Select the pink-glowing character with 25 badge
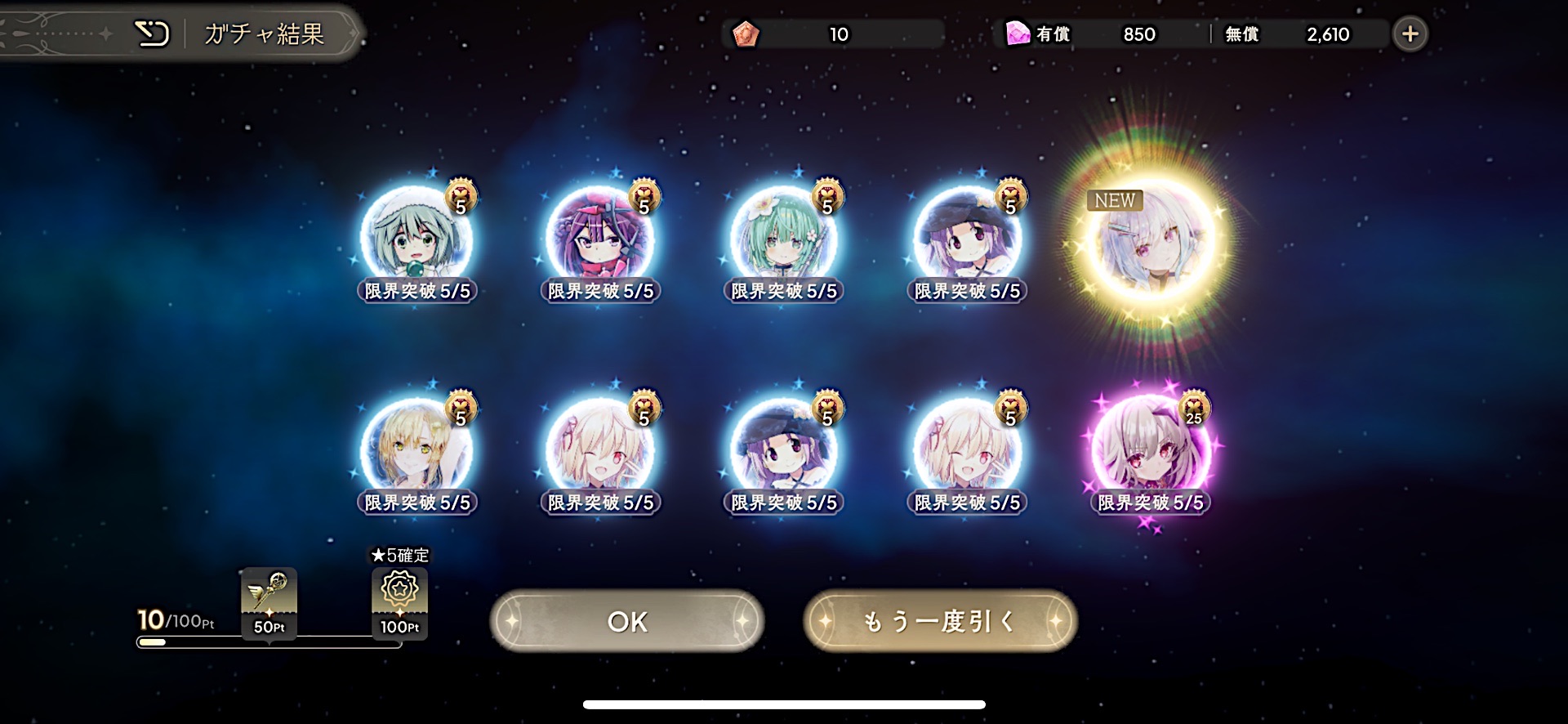The height and width of the screenshot is (724, 1568). click(1151, 451)
